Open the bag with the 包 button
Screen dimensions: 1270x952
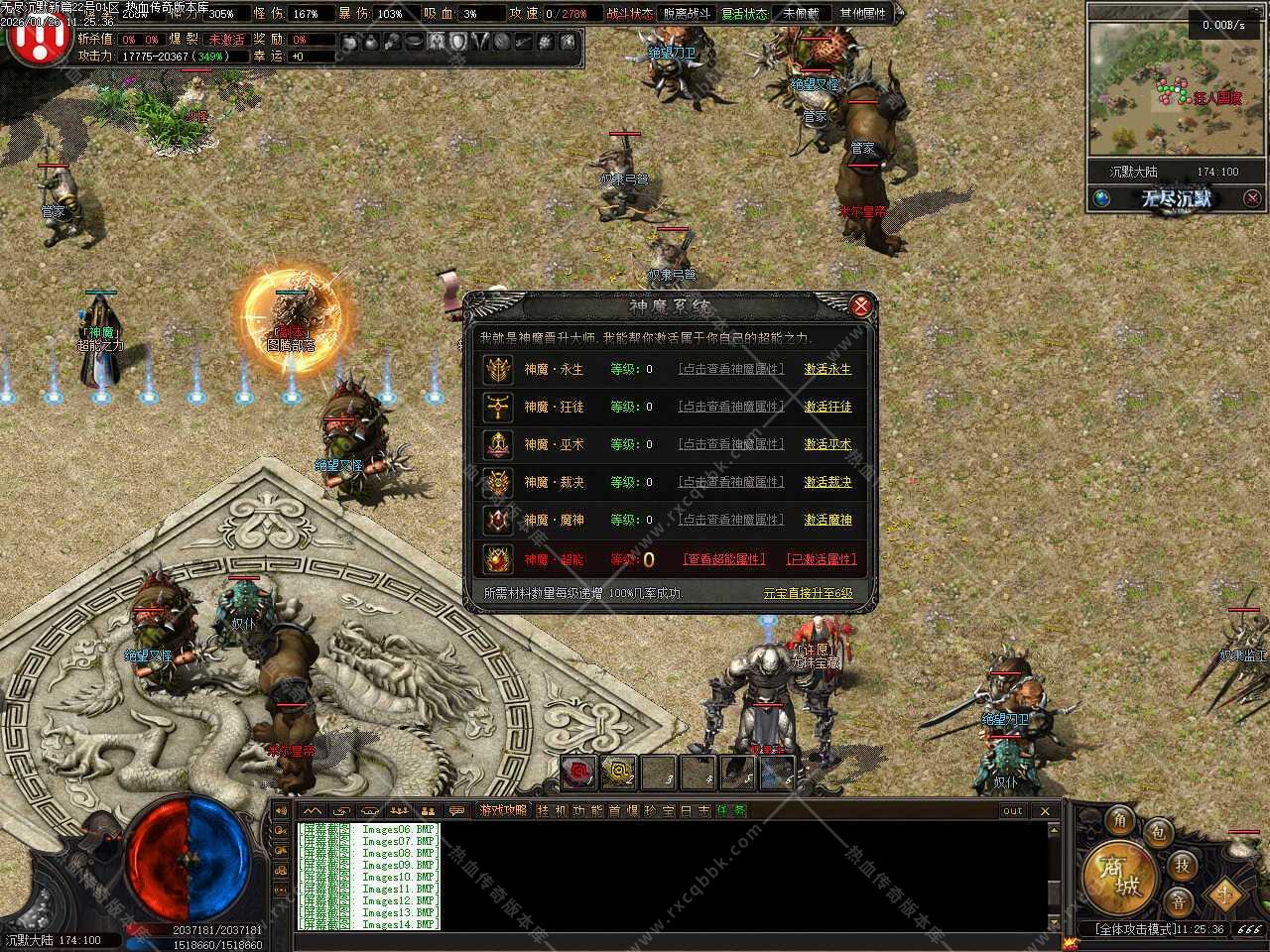1157,833
